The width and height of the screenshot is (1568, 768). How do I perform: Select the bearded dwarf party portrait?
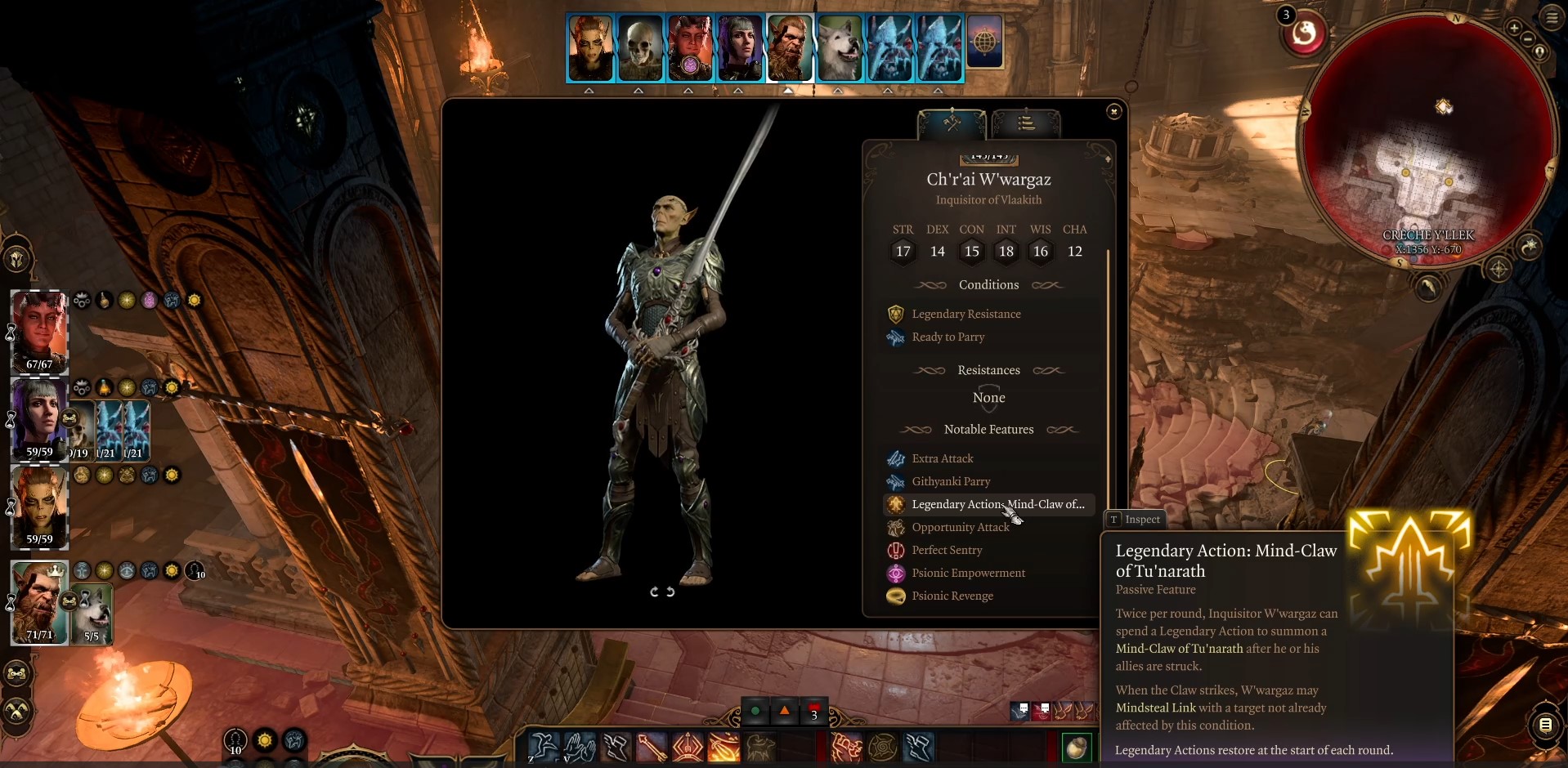pyautogui.click(x=37, y=602)
